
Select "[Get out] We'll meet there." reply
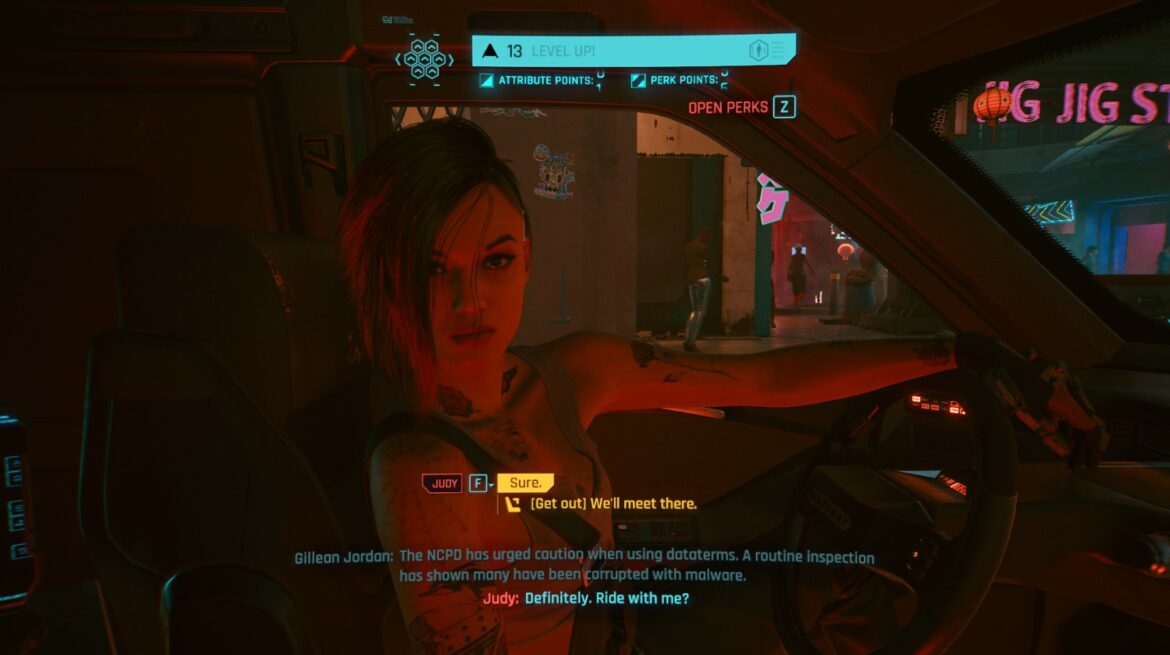coord(613,504)
